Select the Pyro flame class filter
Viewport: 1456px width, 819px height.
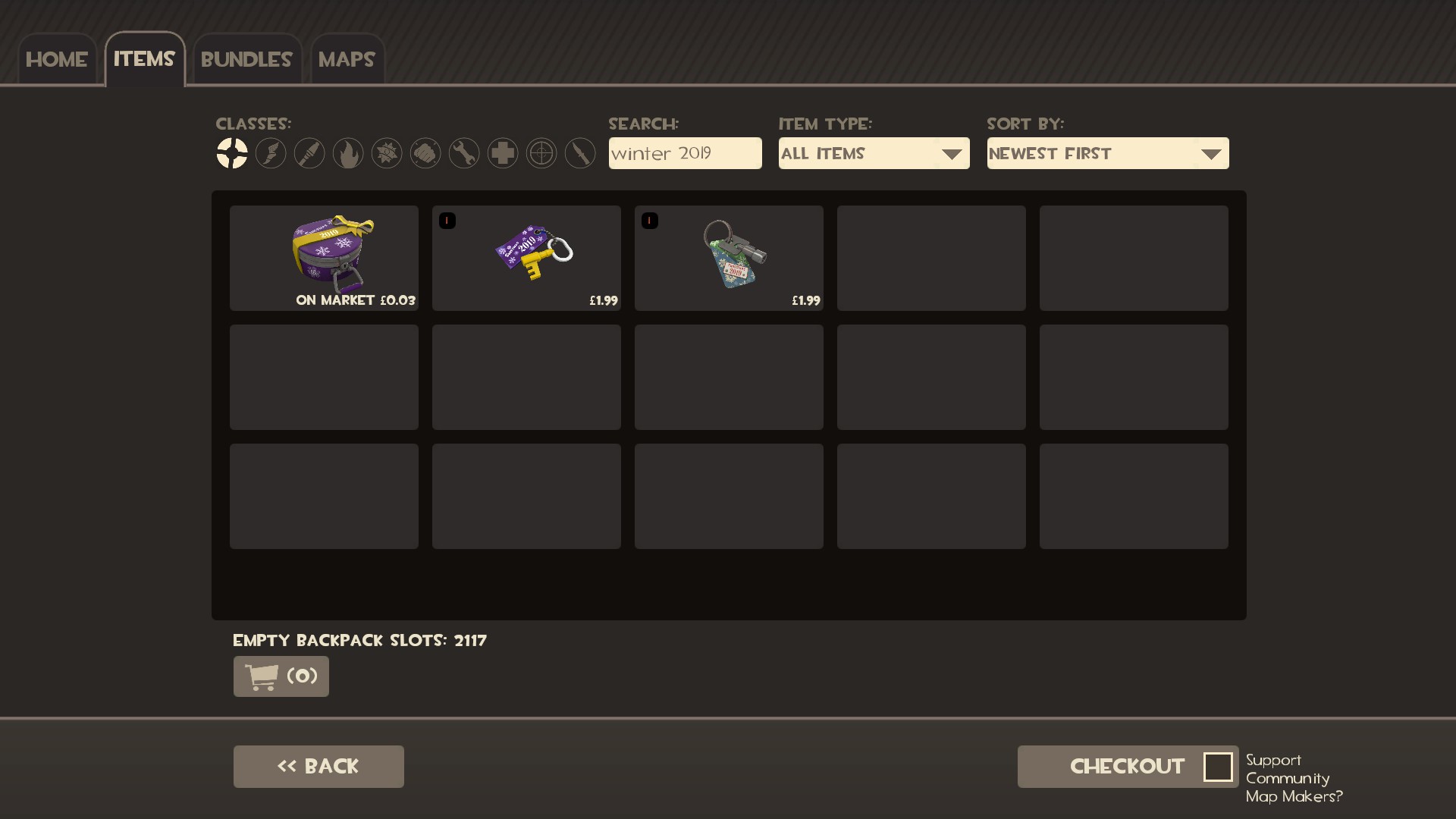point(347,153)
